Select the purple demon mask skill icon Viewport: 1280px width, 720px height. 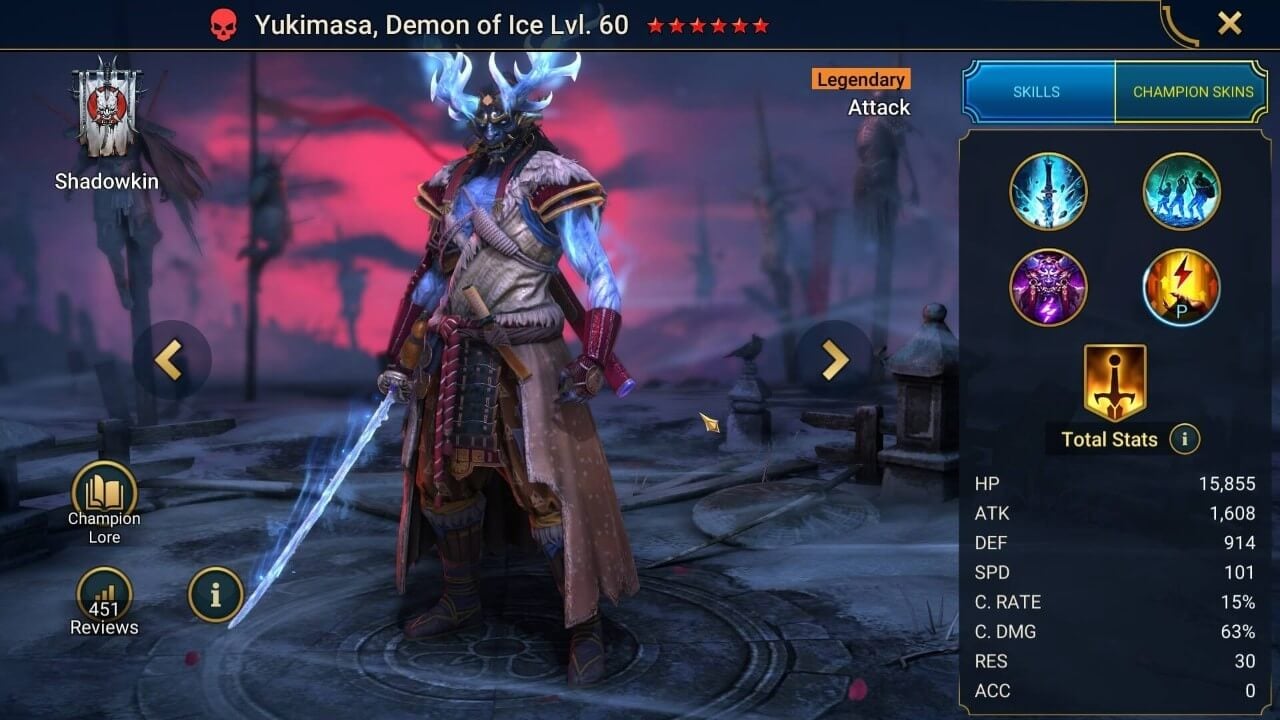coord(1048,287)
